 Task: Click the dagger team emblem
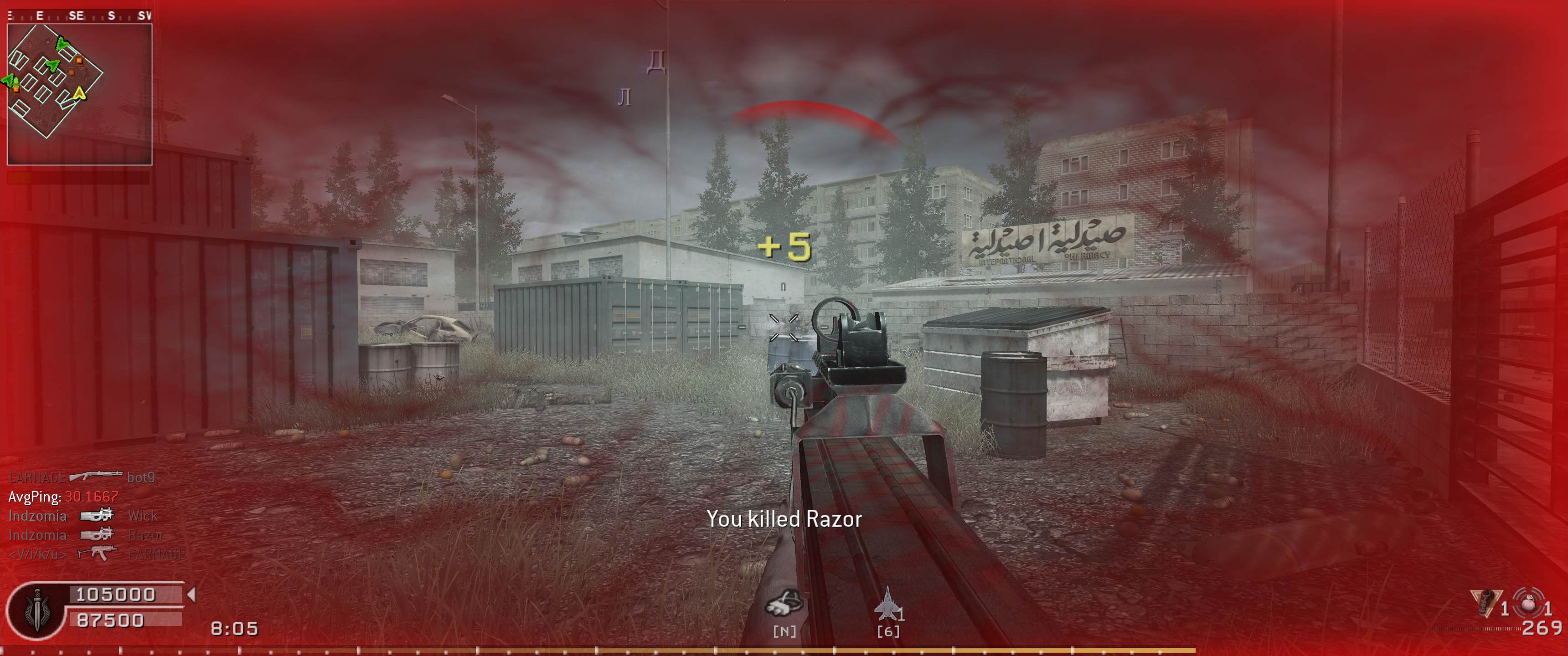pos(36,610)
